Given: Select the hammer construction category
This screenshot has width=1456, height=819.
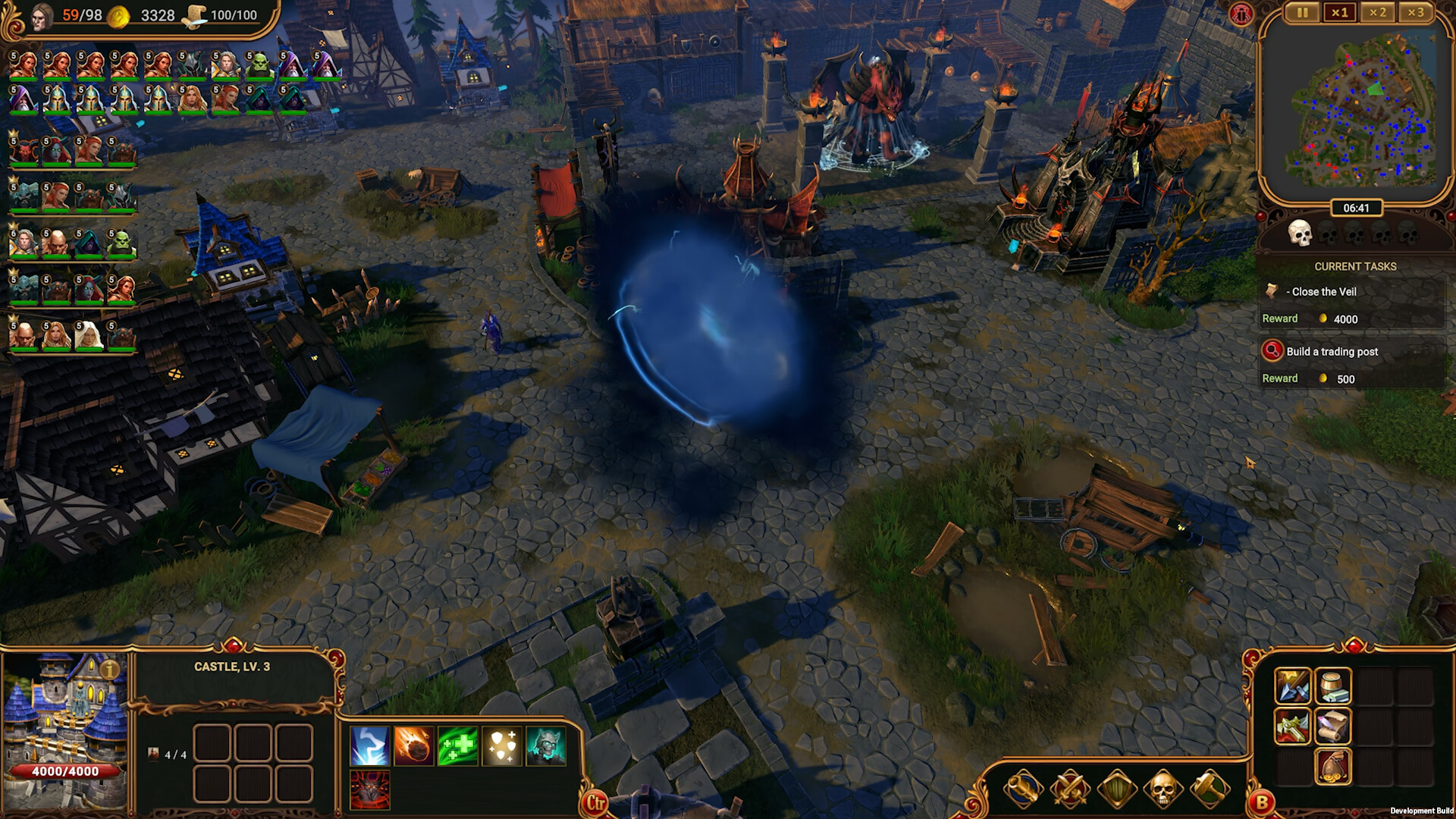Looking at the screenshot, I should 1209,789.
